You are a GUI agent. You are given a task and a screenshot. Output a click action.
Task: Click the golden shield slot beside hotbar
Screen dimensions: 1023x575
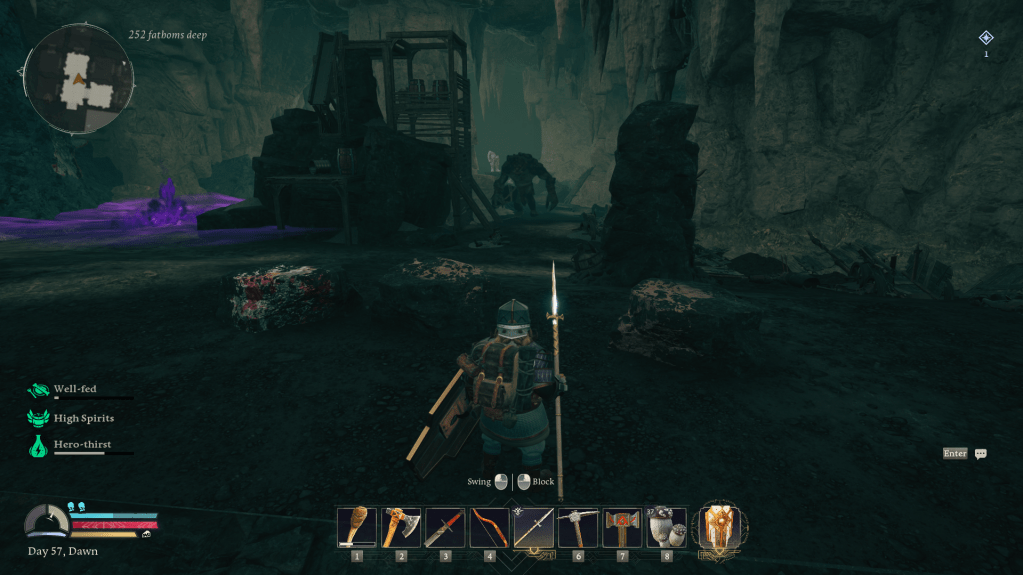pyautogui.click(x=720, y=527)
